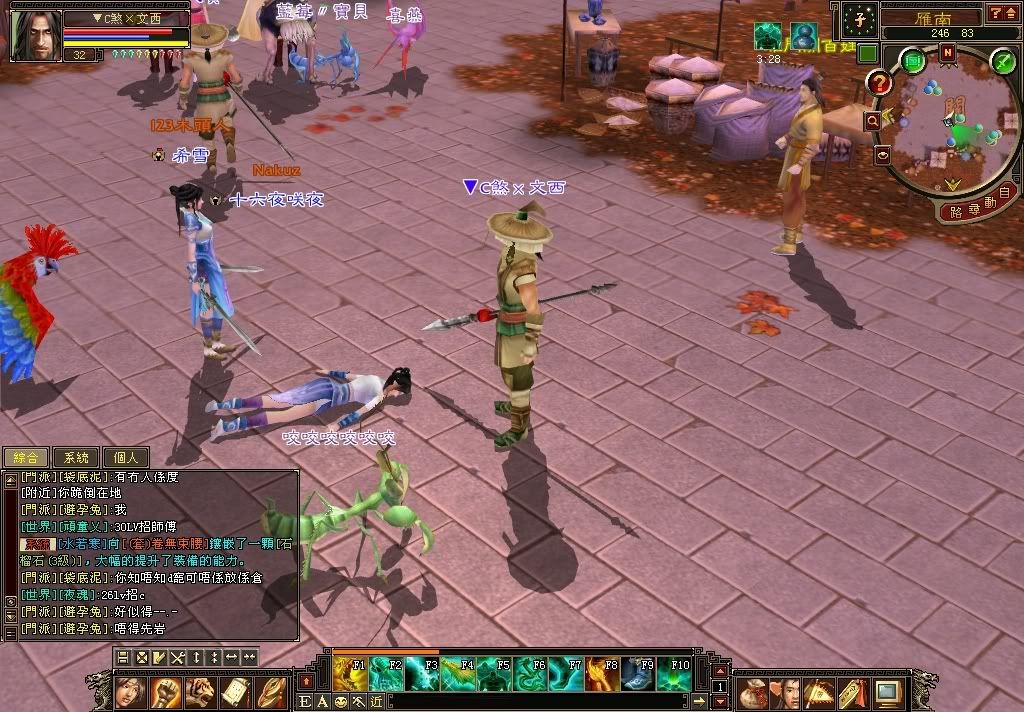
Task: Click the green sword button on minimap
Action: (x=1003, y=61)
